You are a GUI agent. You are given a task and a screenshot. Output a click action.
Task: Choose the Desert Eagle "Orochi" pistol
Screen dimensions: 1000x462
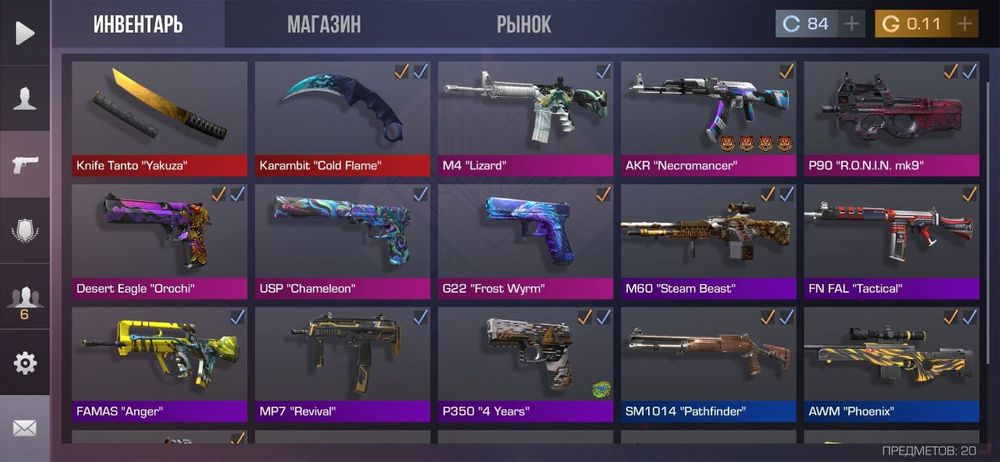point(160,241)
